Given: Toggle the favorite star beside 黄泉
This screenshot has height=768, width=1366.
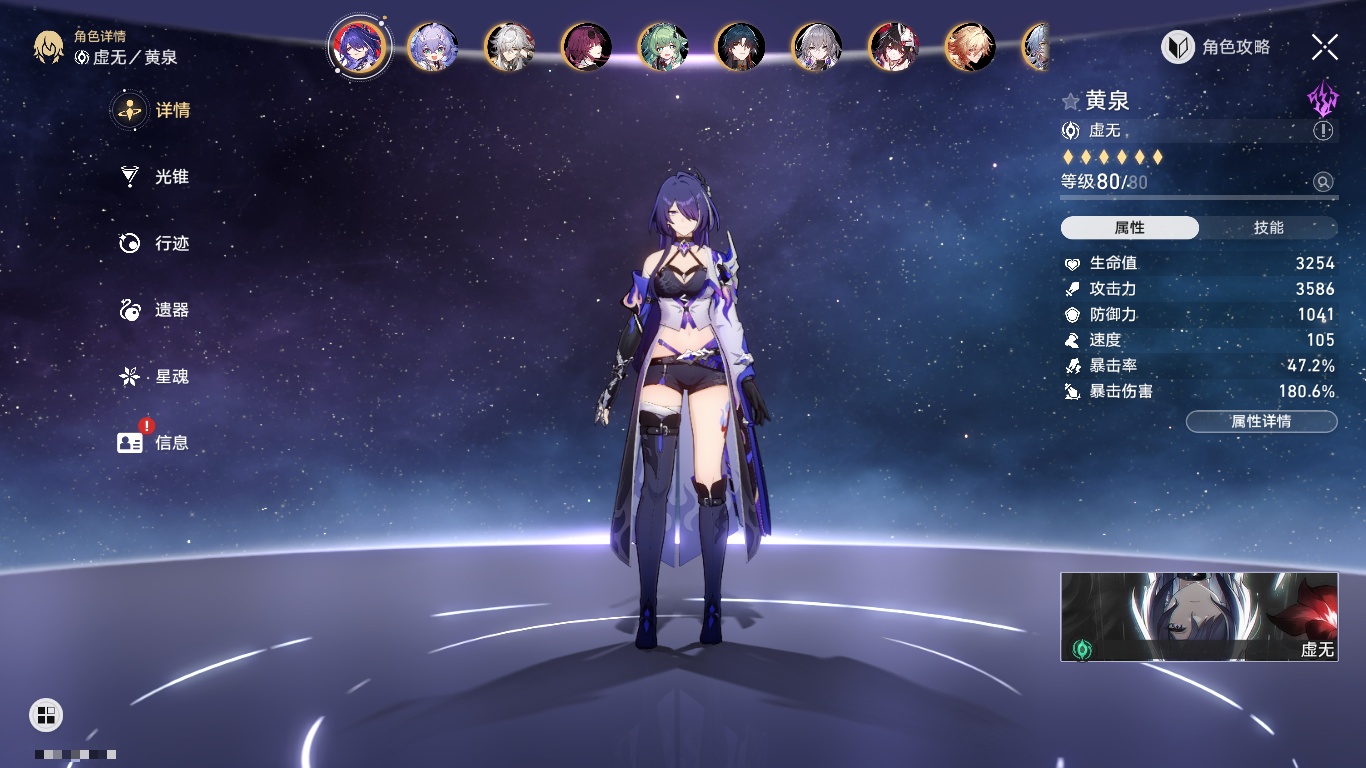Looking at the screenshot, I should pyautogui.click(x=1071, y=101).
